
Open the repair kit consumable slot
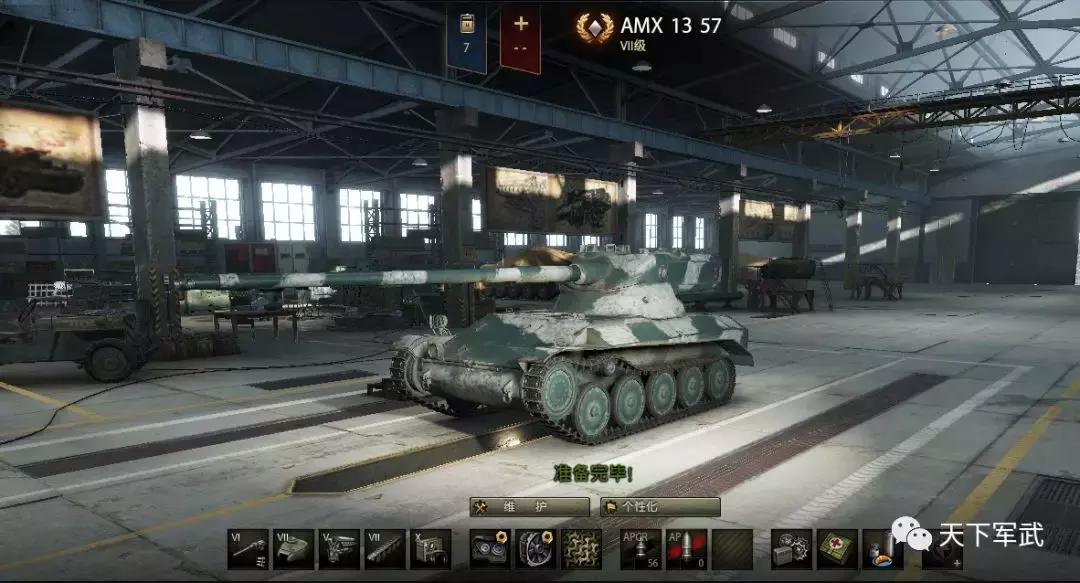pyautogui.click(x=791, y=549)
